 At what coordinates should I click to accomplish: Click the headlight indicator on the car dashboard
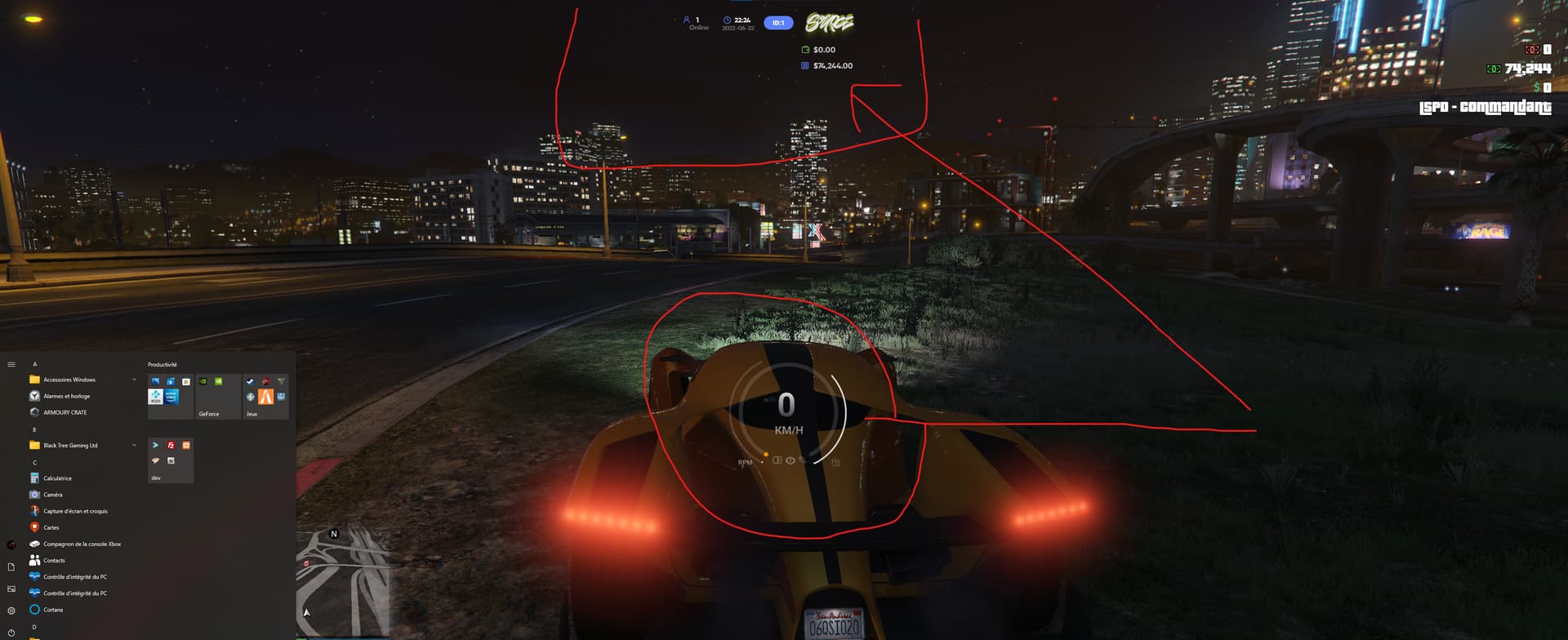(x=777, y=460)
